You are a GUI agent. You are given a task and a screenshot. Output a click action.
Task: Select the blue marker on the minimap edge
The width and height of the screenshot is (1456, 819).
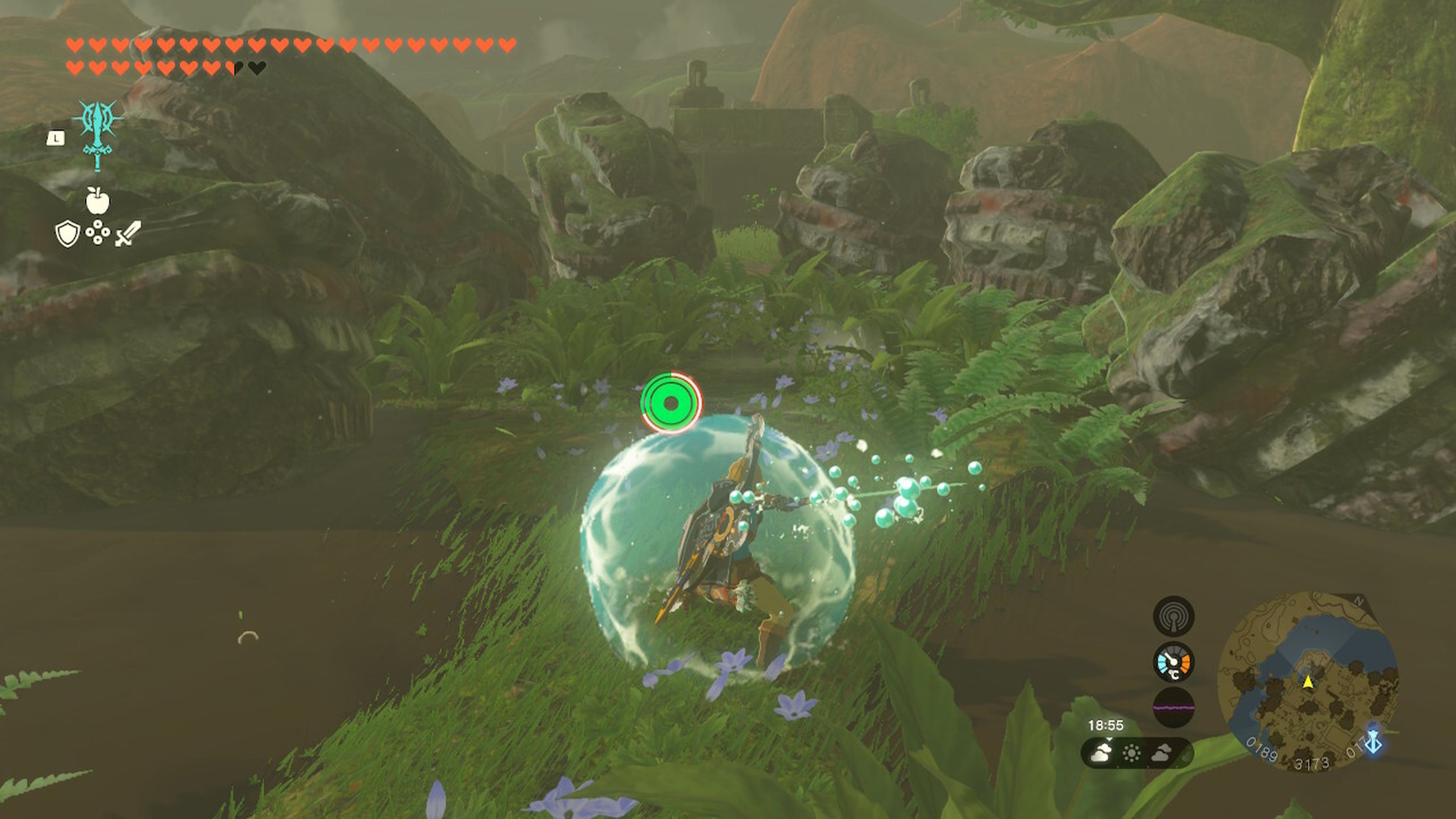[1373, 741]
